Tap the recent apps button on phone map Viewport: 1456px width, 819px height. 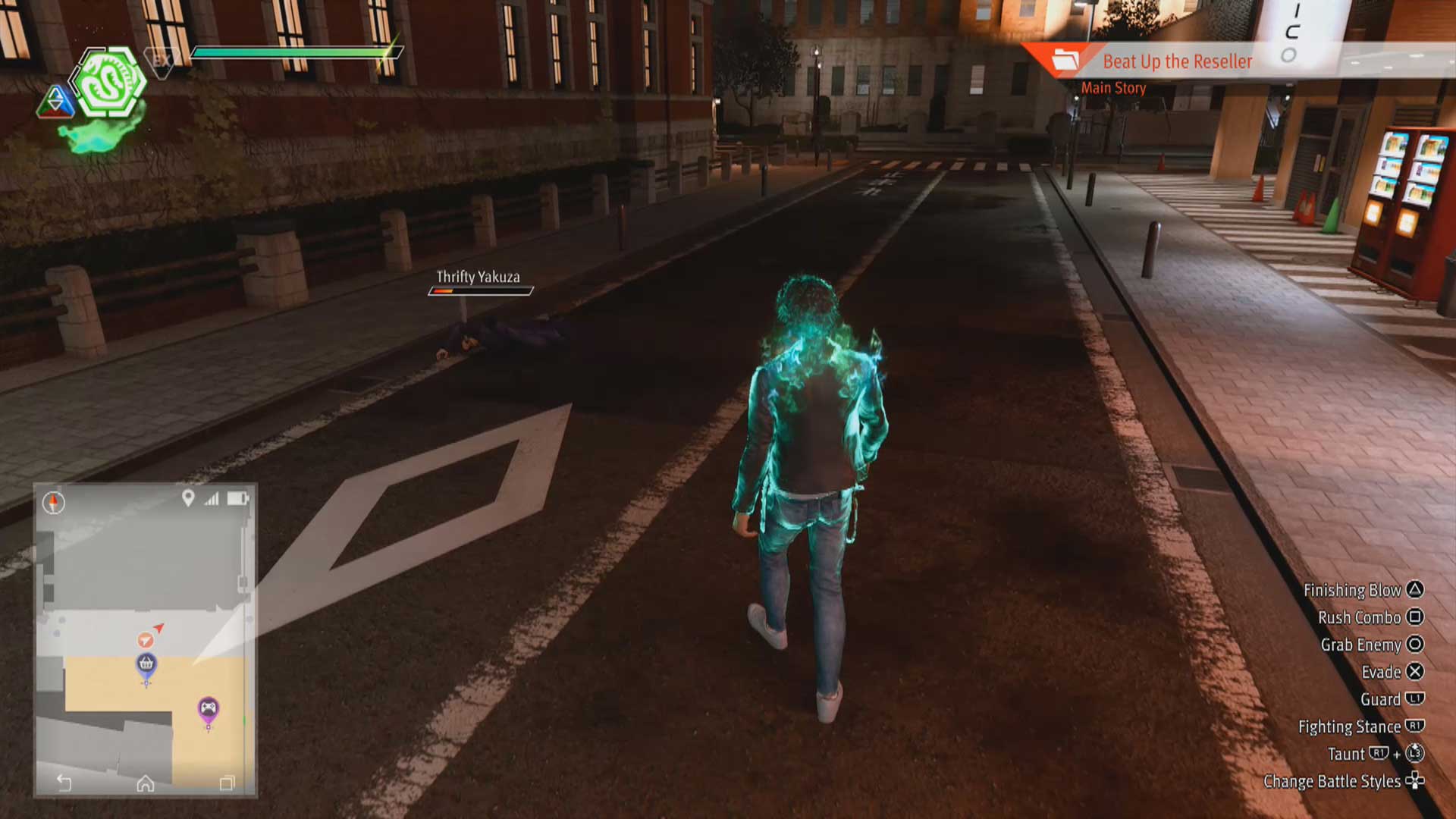tap(227, 783)
